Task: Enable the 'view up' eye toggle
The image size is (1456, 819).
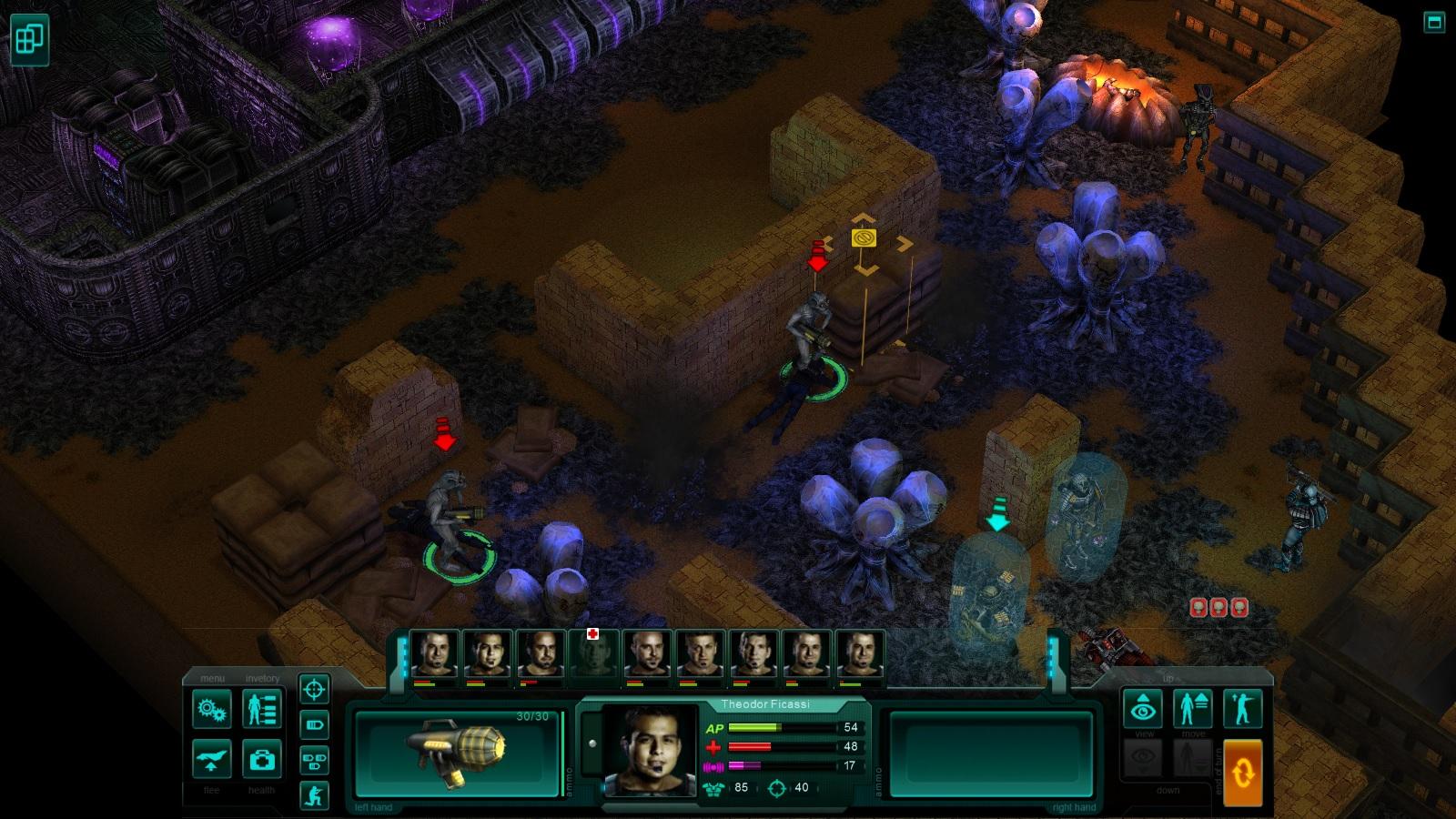Action: click(1143, 708)
